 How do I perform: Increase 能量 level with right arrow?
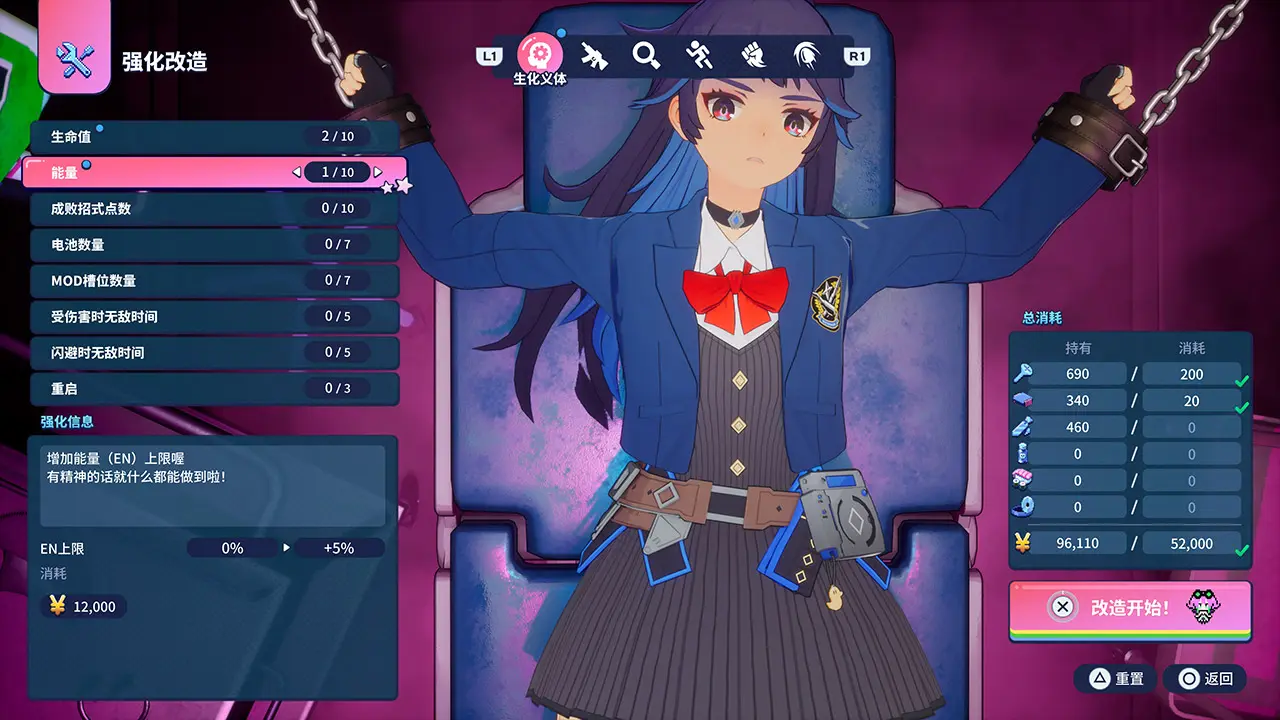[378, 172]
